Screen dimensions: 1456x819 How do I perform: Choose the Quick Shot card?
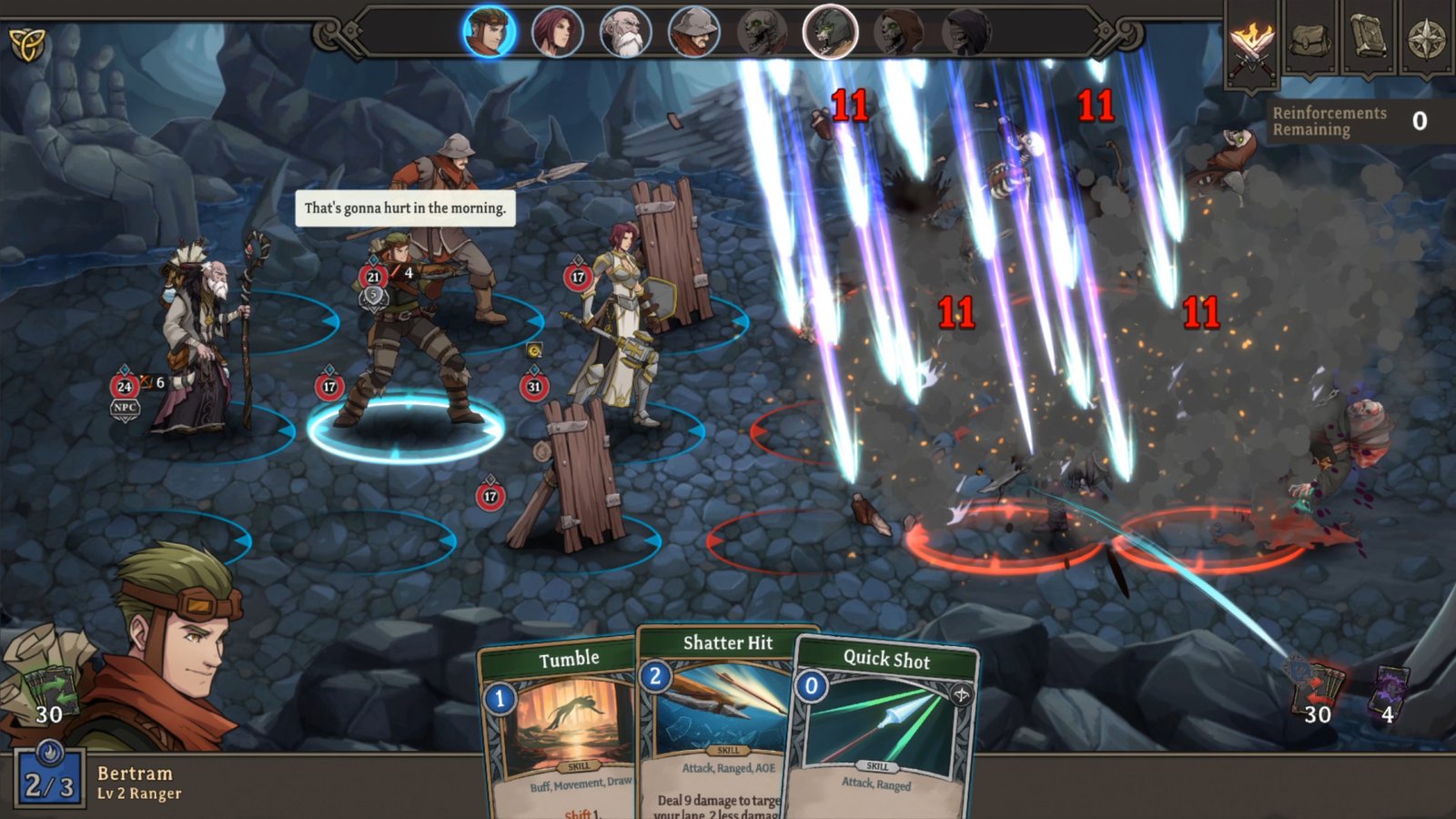881,728
